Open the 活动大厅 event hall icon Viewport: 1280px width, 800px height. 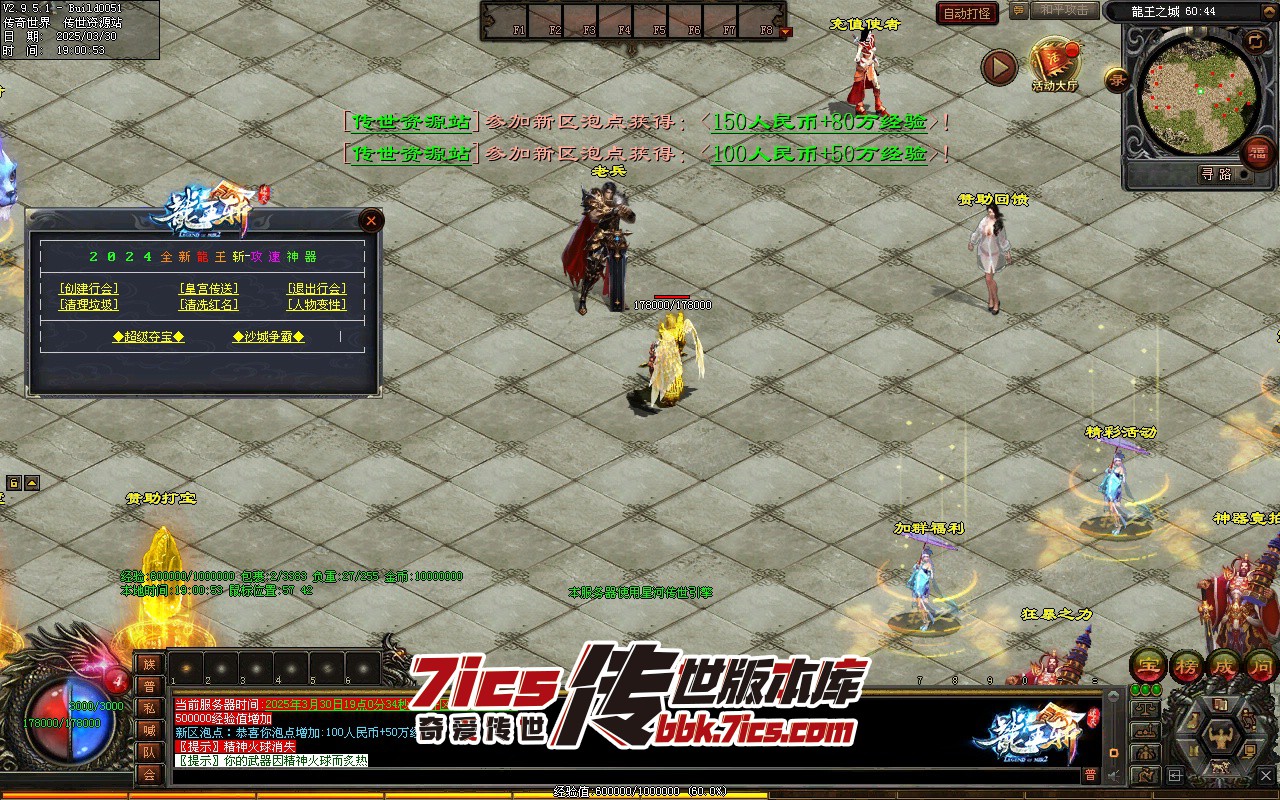click(1055, 65)
